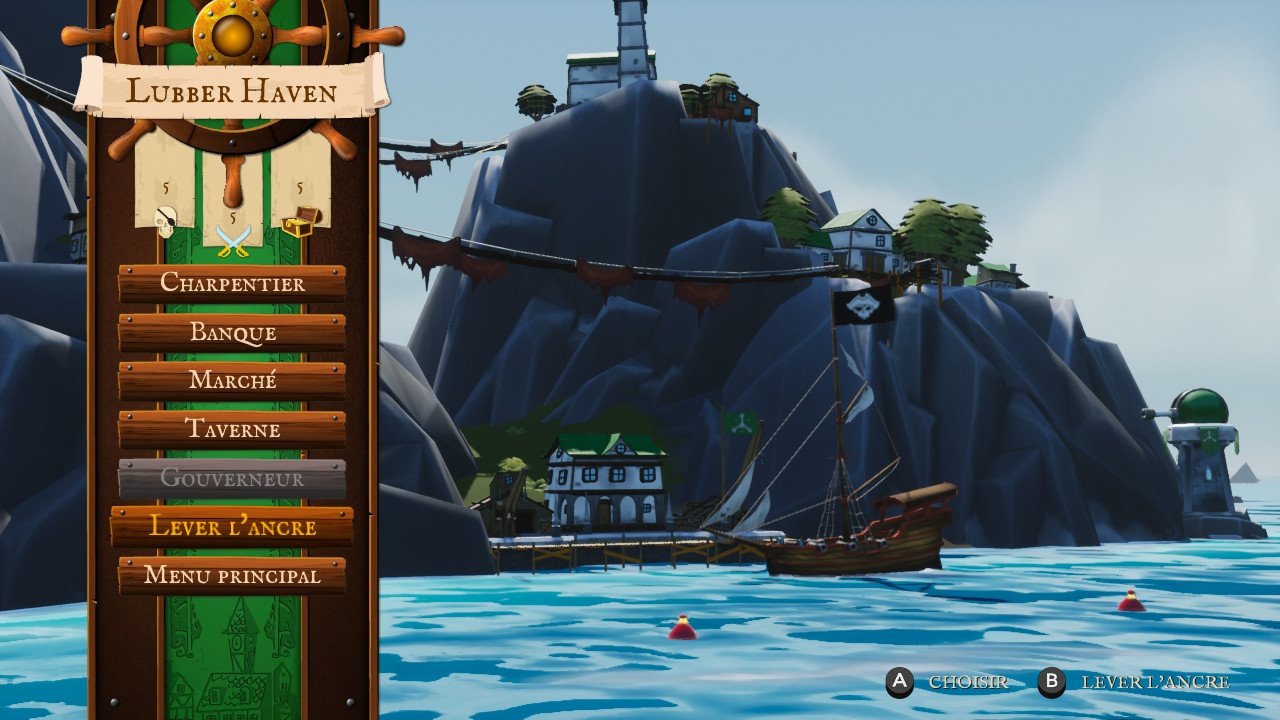Viewport: 1280px width, 720px height.
Task: Return to Menu principal
Action: click(232, 575)
